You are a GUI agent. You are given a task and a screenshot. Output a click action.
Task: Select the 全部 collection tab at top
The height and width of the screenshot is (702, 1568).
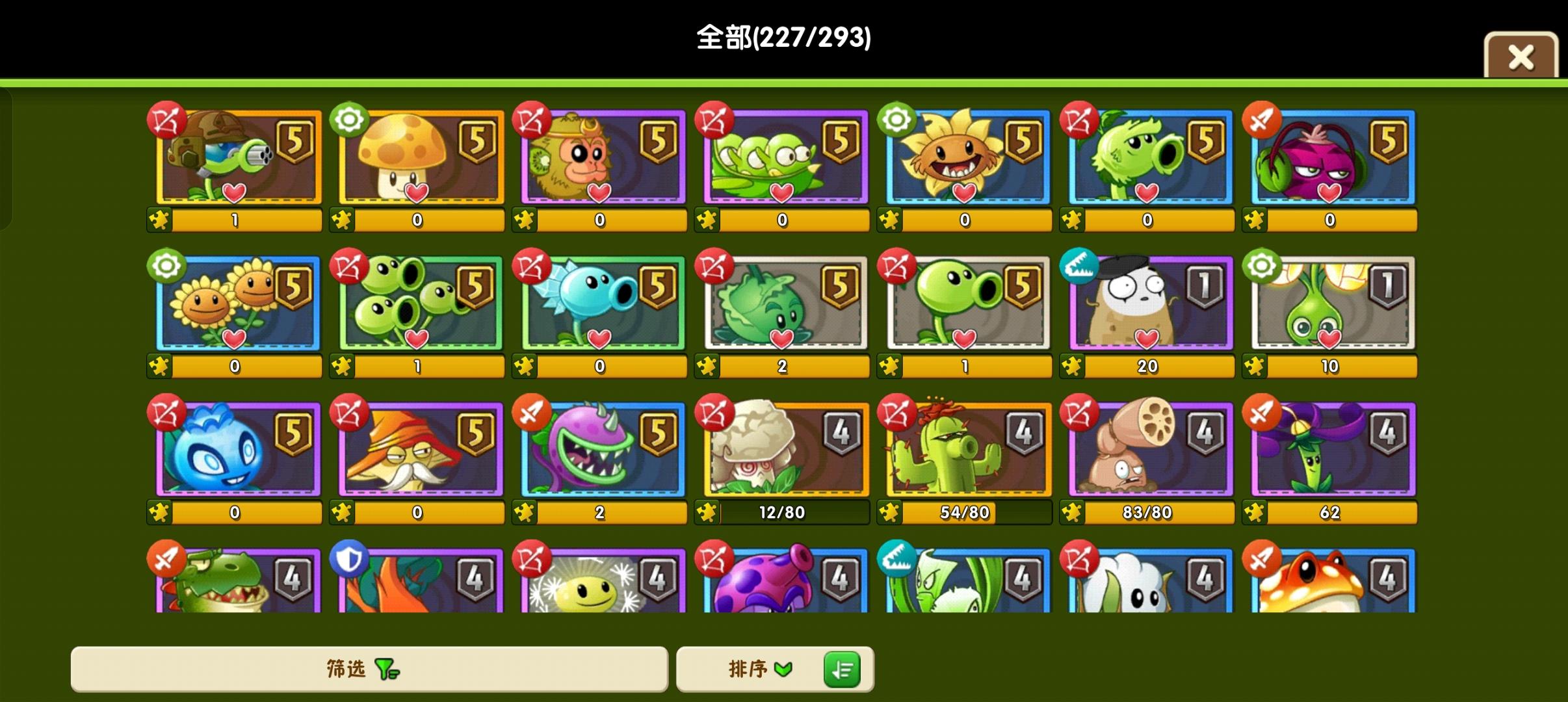pos(783,39)
